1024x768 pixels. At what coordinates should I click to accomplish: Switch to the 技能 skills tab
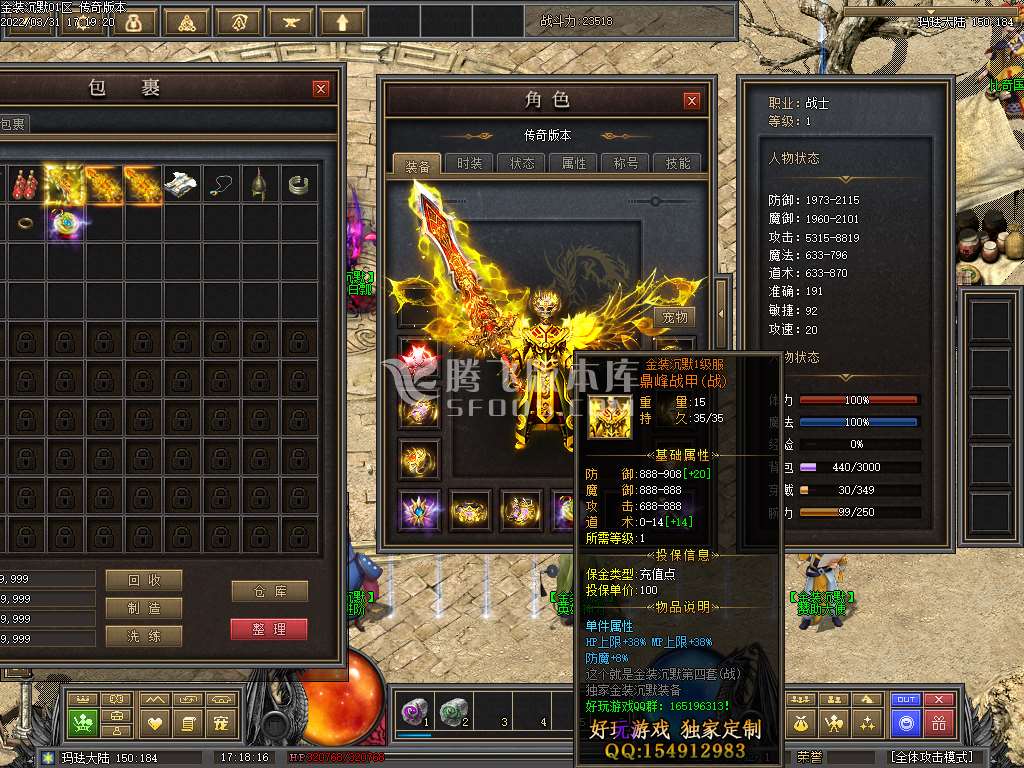677,164
